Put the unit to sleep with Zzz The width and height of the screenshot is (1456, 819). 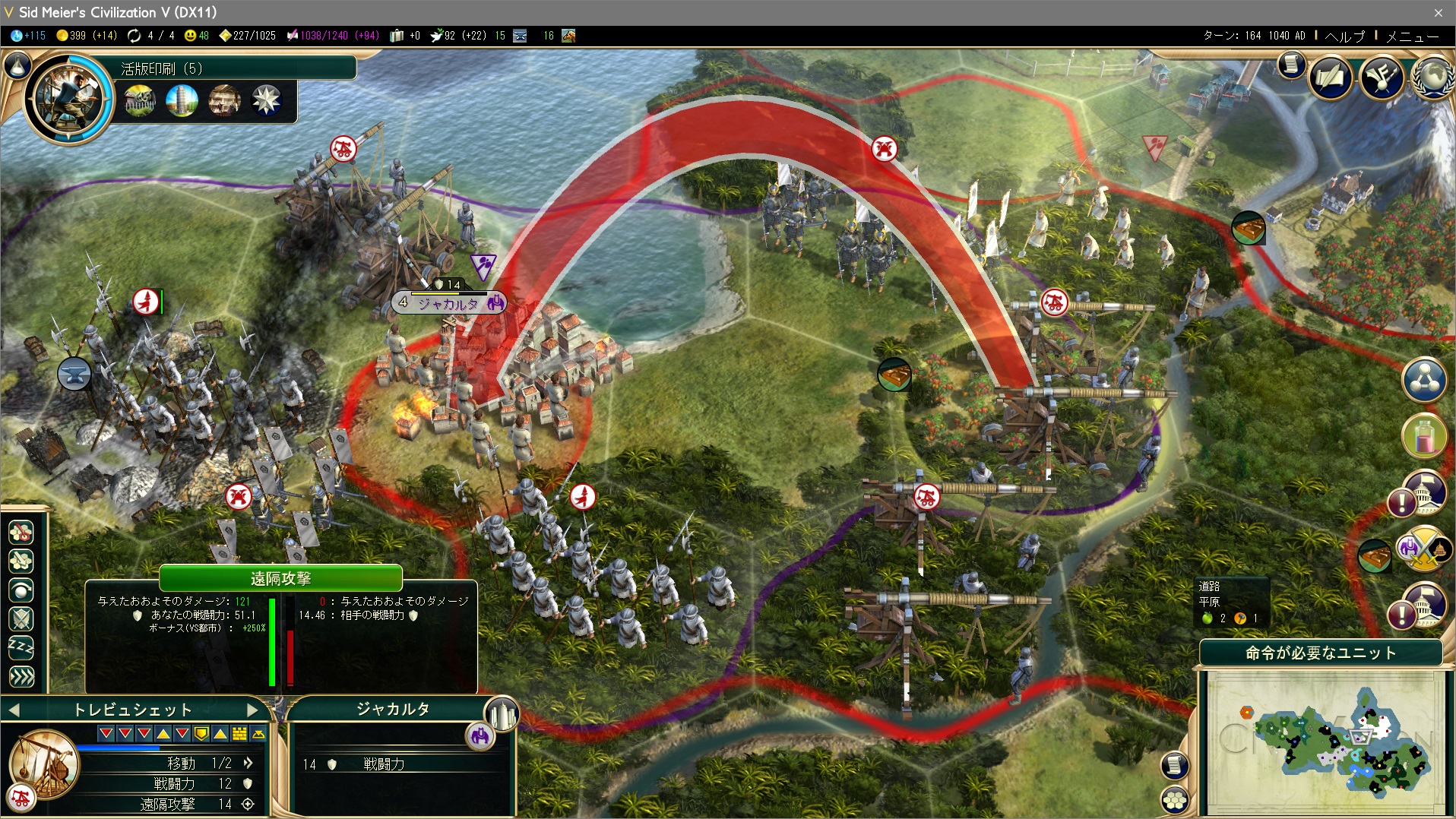(x=21, y=648)
